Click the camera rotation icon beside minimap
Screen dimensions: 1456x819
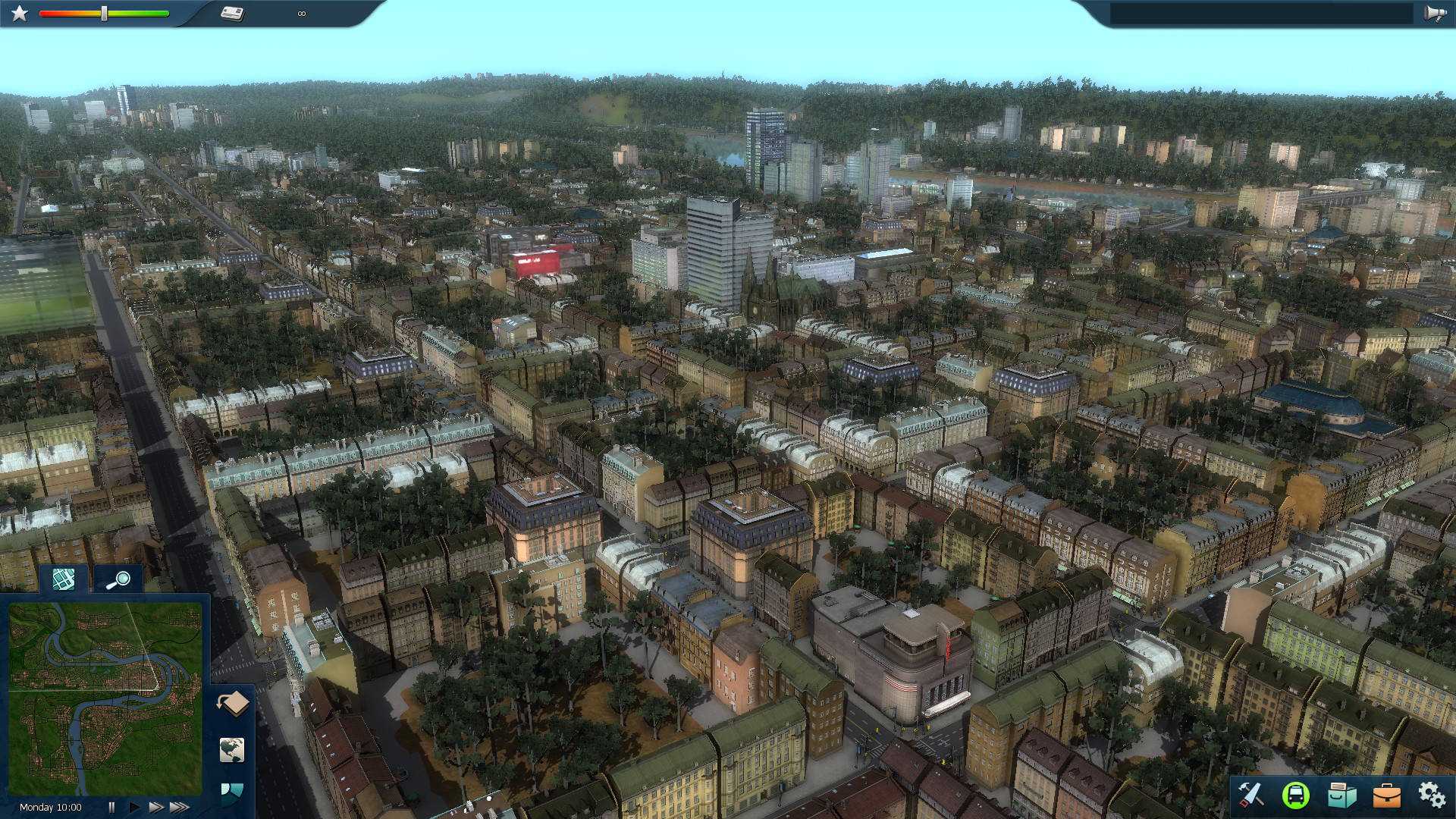pyautogui.click(x=233, y=701)
